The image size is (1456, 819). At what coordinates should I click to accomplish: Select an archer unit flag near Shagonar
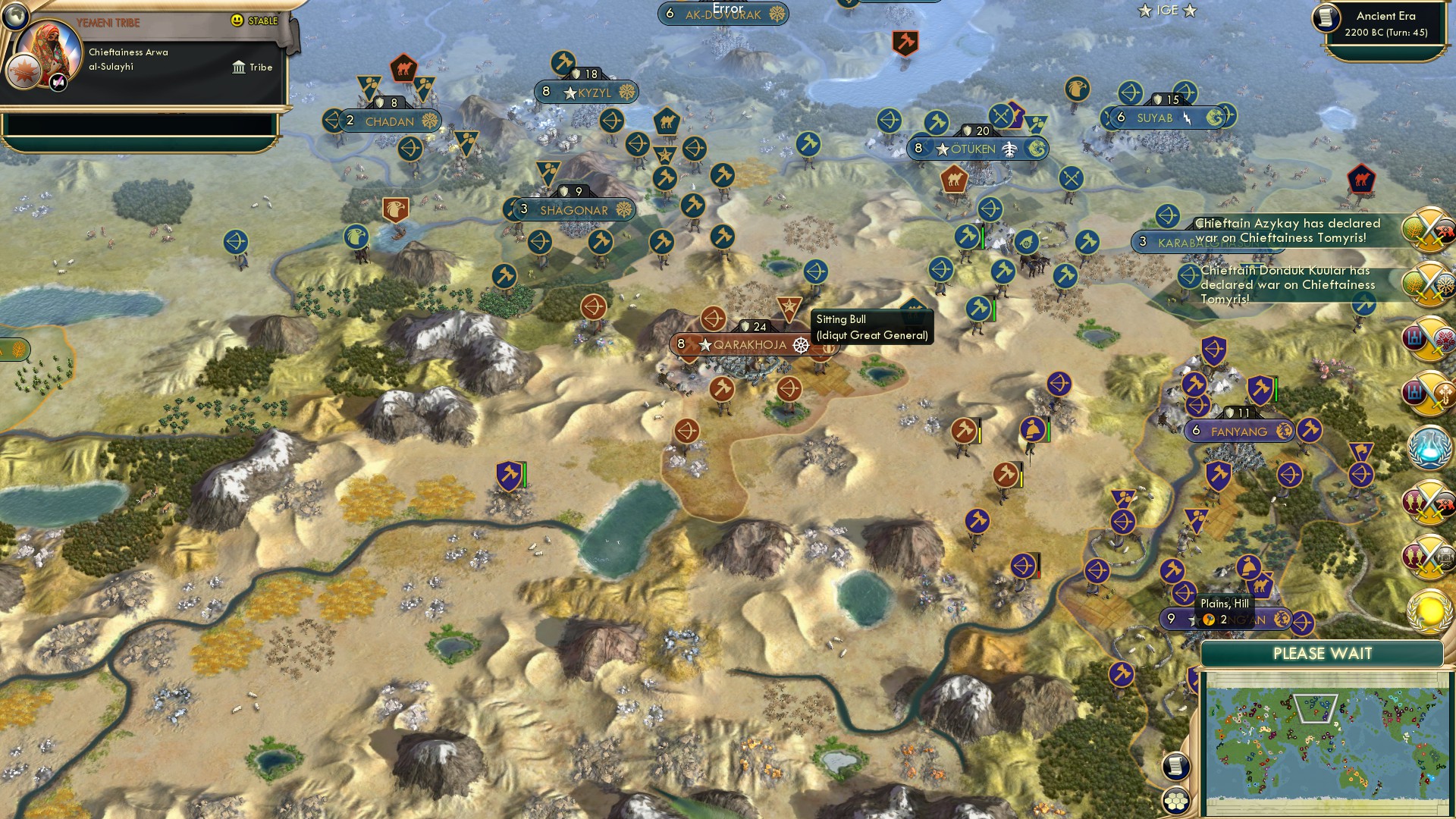coord(538,242)
